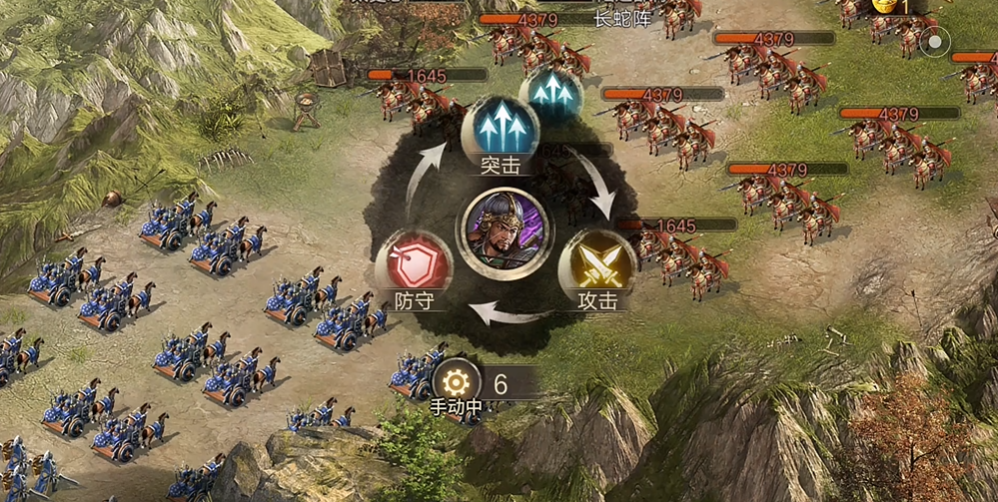
Task: Select the 突击 (Assault) command icon
Action: [x=500, y=128]
